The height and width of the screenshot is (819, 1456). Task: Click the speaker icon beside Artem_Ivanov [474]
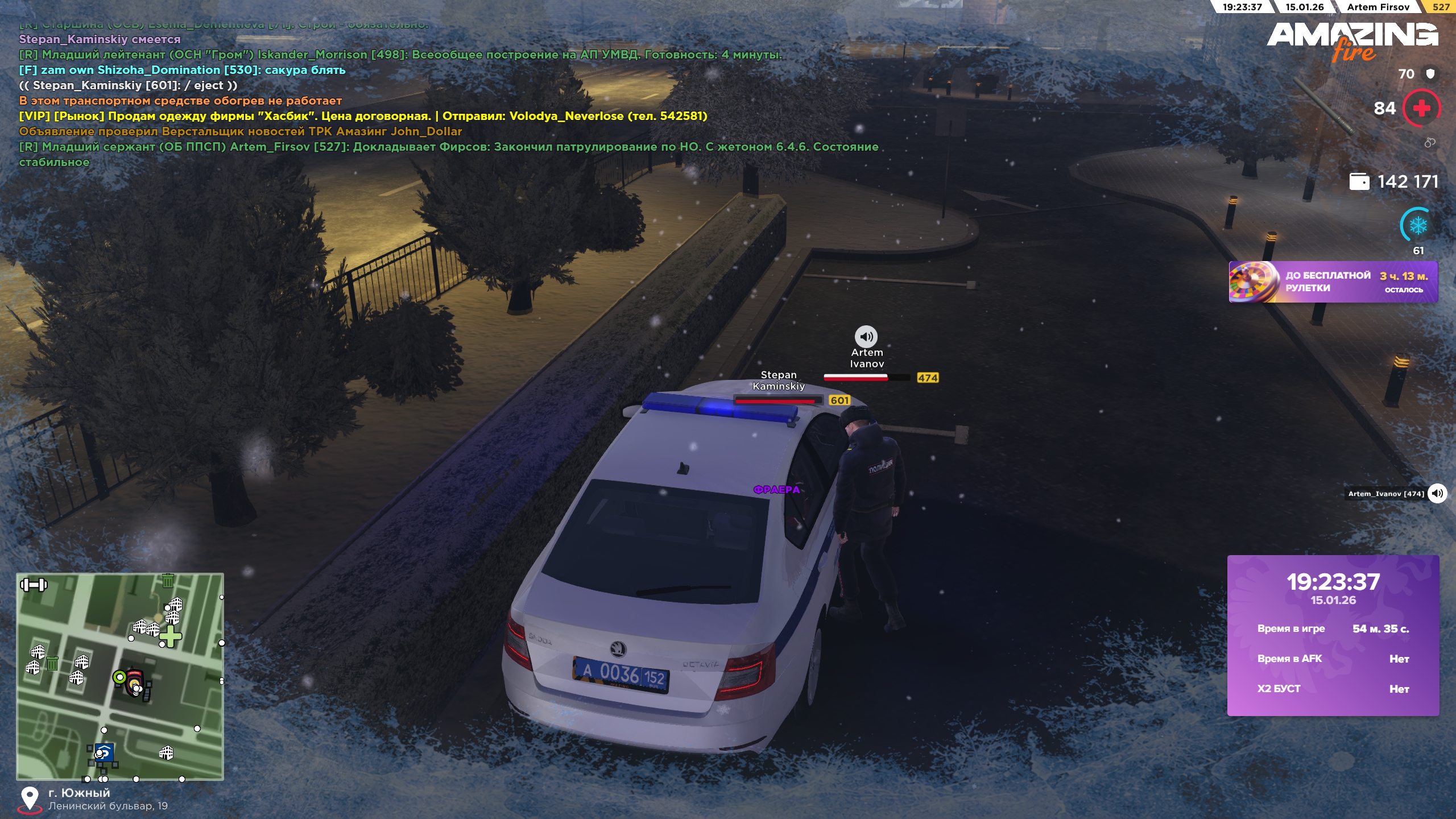coord(1437,493)
